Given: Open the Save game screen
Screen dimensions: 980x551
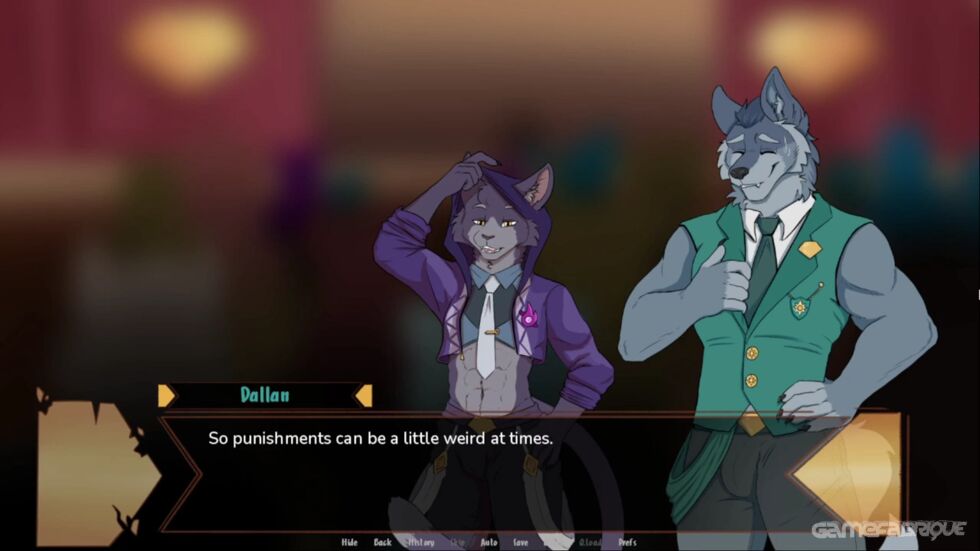Looking at the screenshot, I should click(x=520, y=542).
